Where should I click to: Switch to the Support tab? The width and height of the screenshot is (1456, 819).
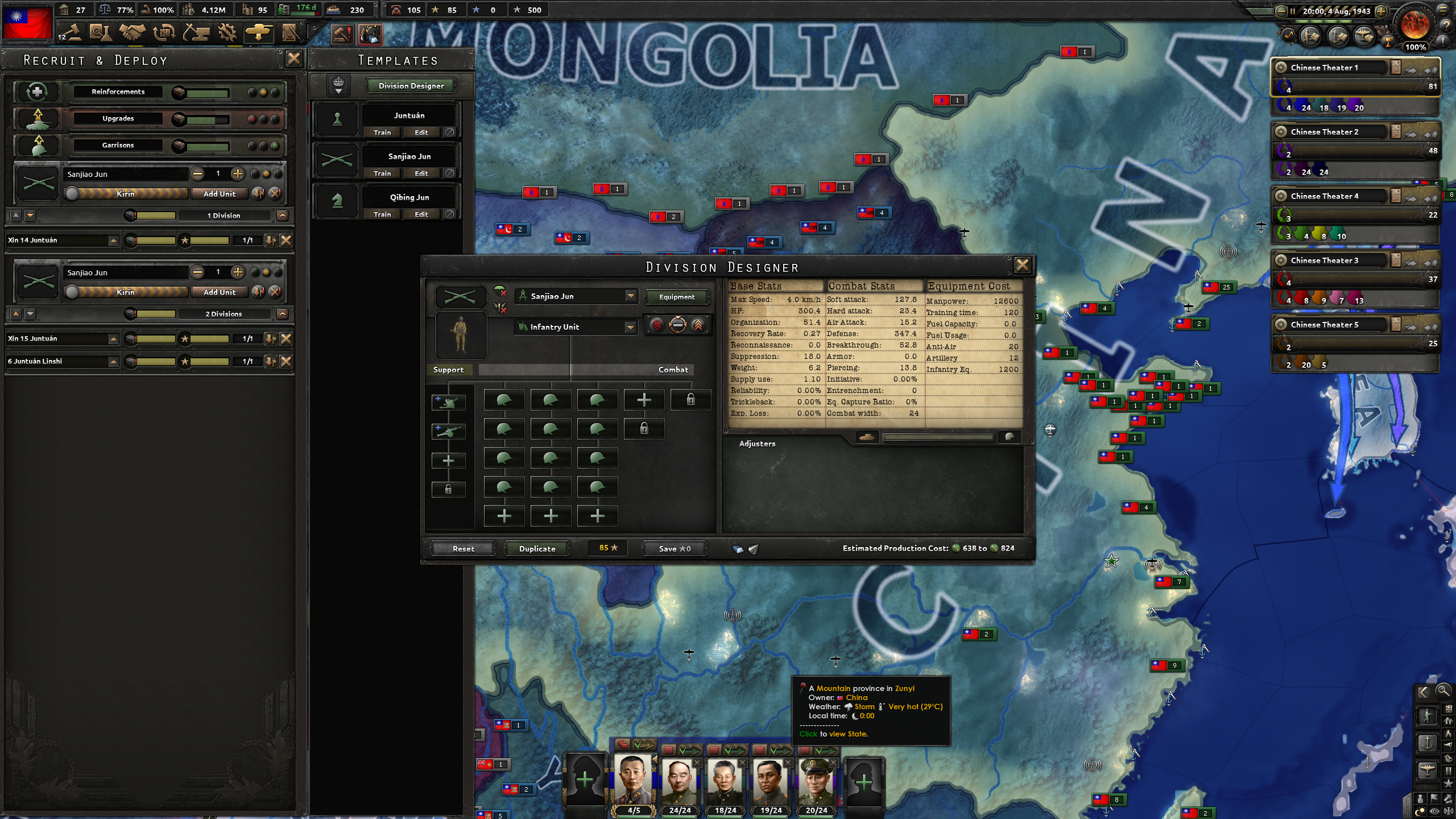coord(449,369)
